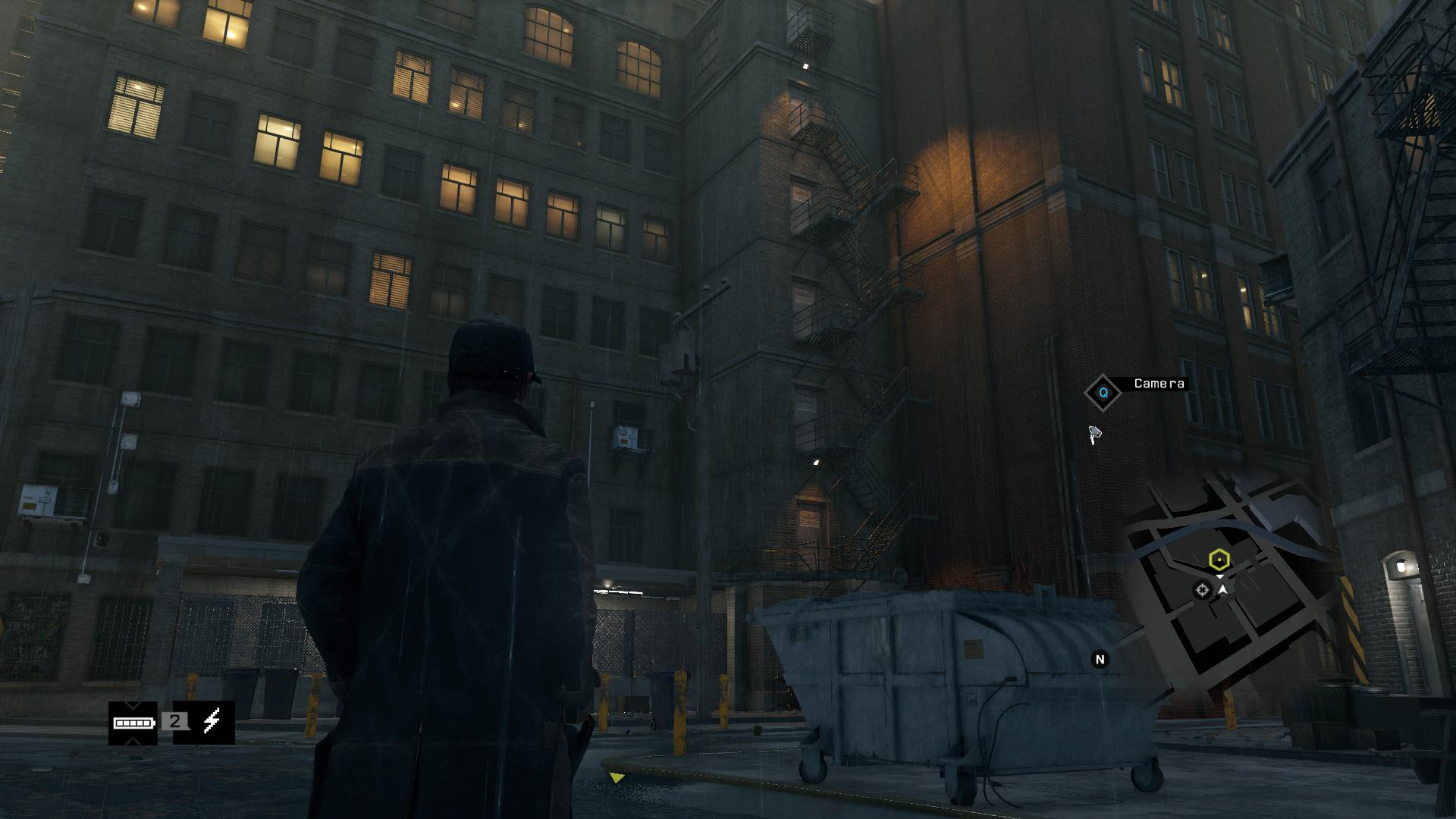
Task: Select the phone battery icon
Action: 133,723
